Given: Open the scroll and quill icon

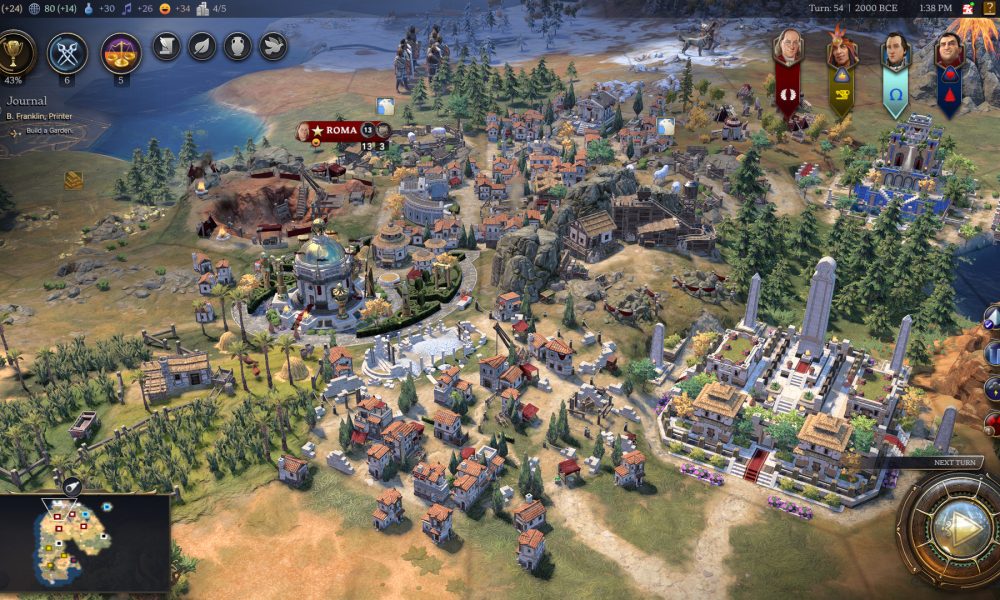Looking at the screenshot, I should coord(166,46).
